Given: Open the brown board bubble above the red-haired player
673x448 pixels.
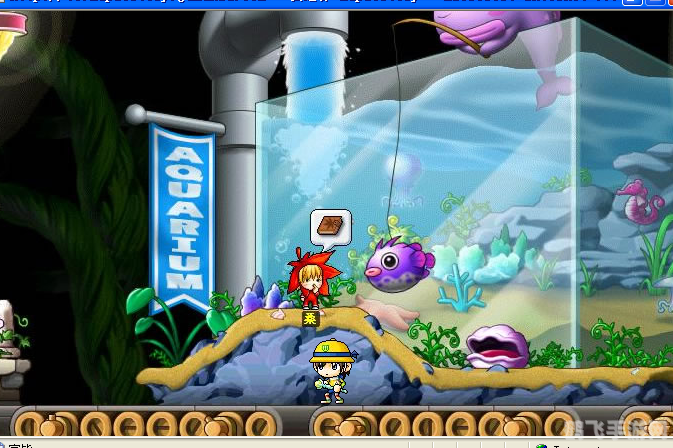Looking at the screenshot, I should (x=331, y=226).
